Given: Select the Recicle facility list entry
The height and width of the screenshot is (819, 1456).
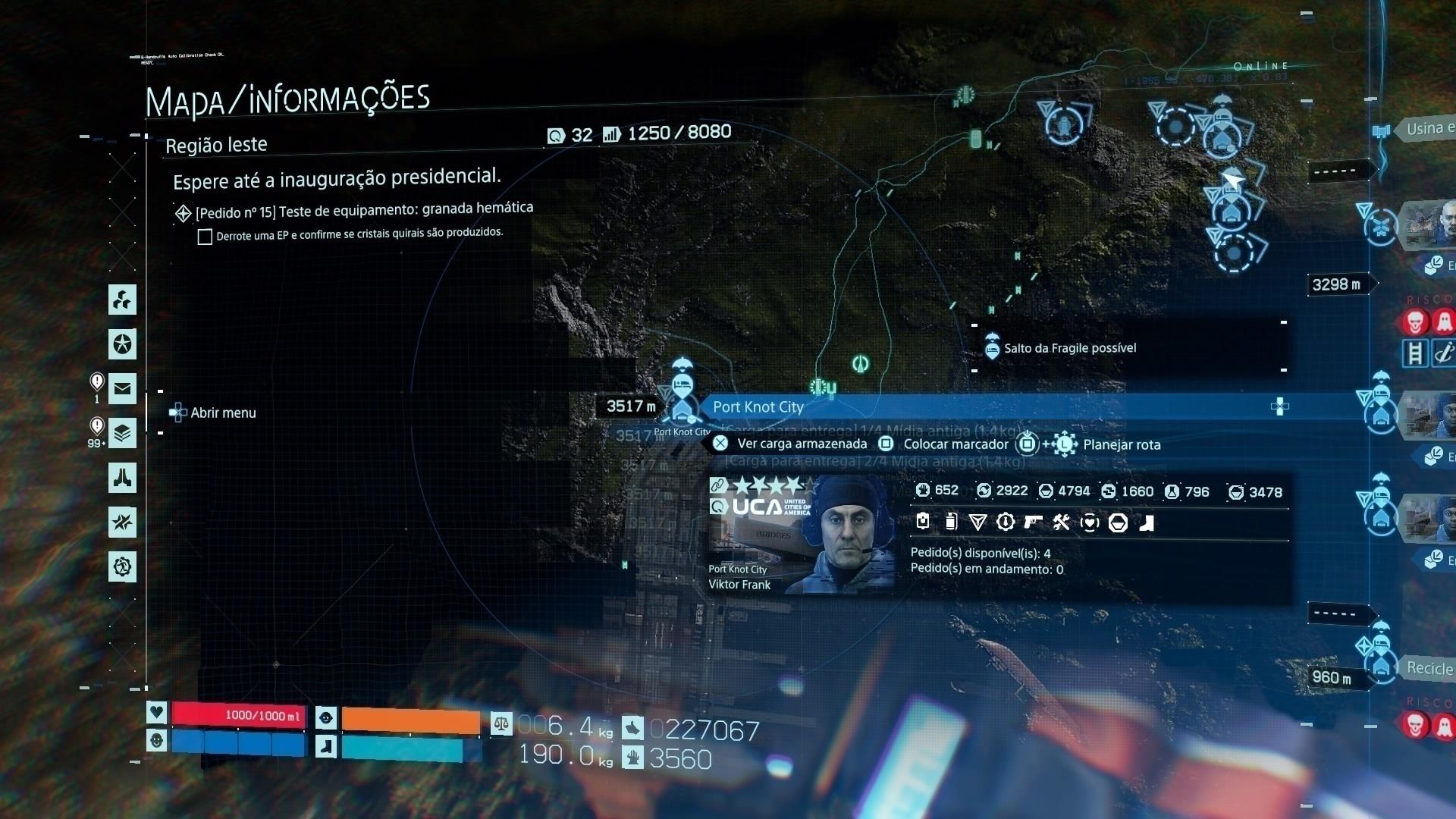Looking at the screenshot, I should click(x=1429, y=669).
